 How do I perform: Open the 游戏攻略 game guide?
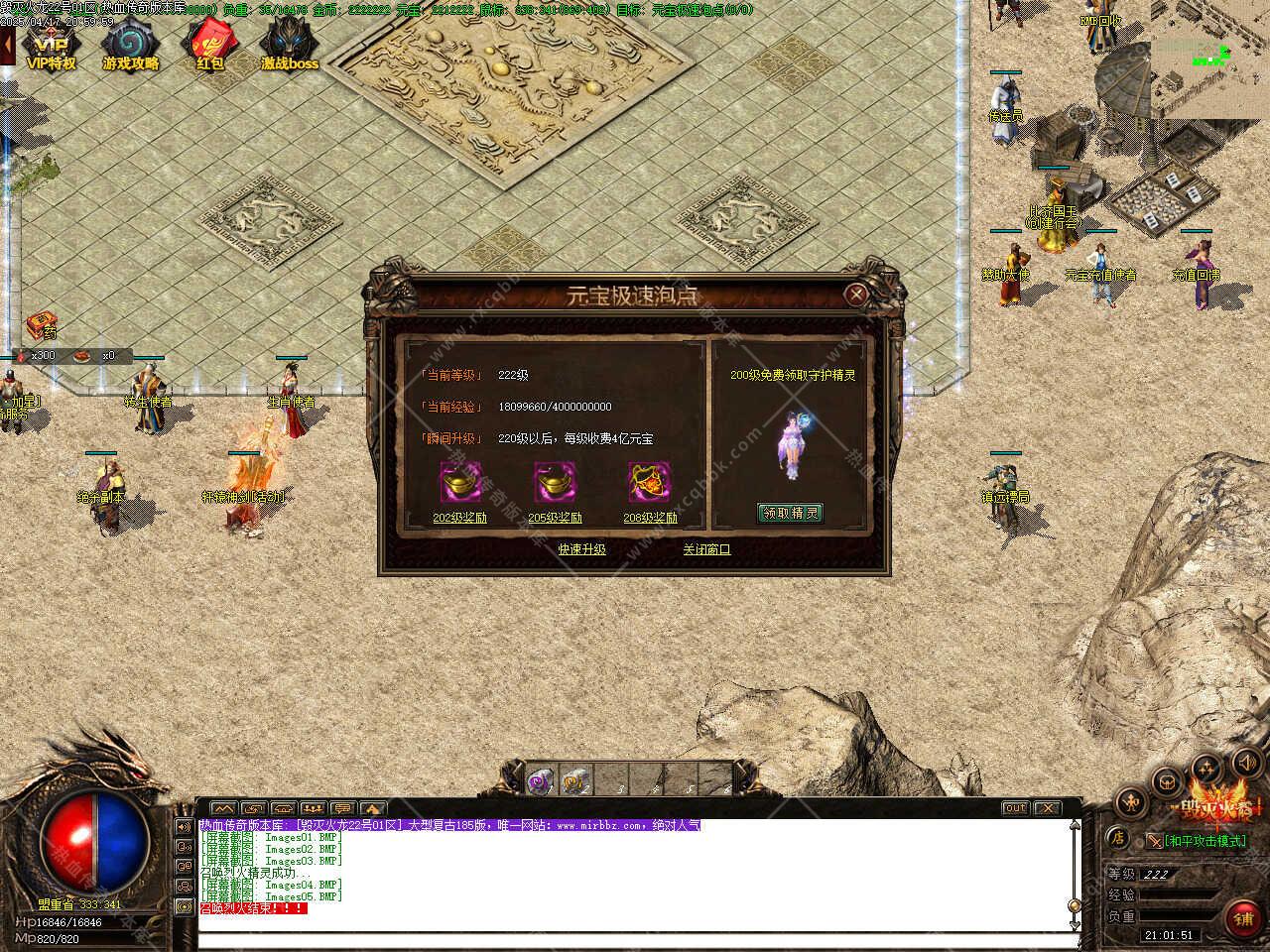130,47
